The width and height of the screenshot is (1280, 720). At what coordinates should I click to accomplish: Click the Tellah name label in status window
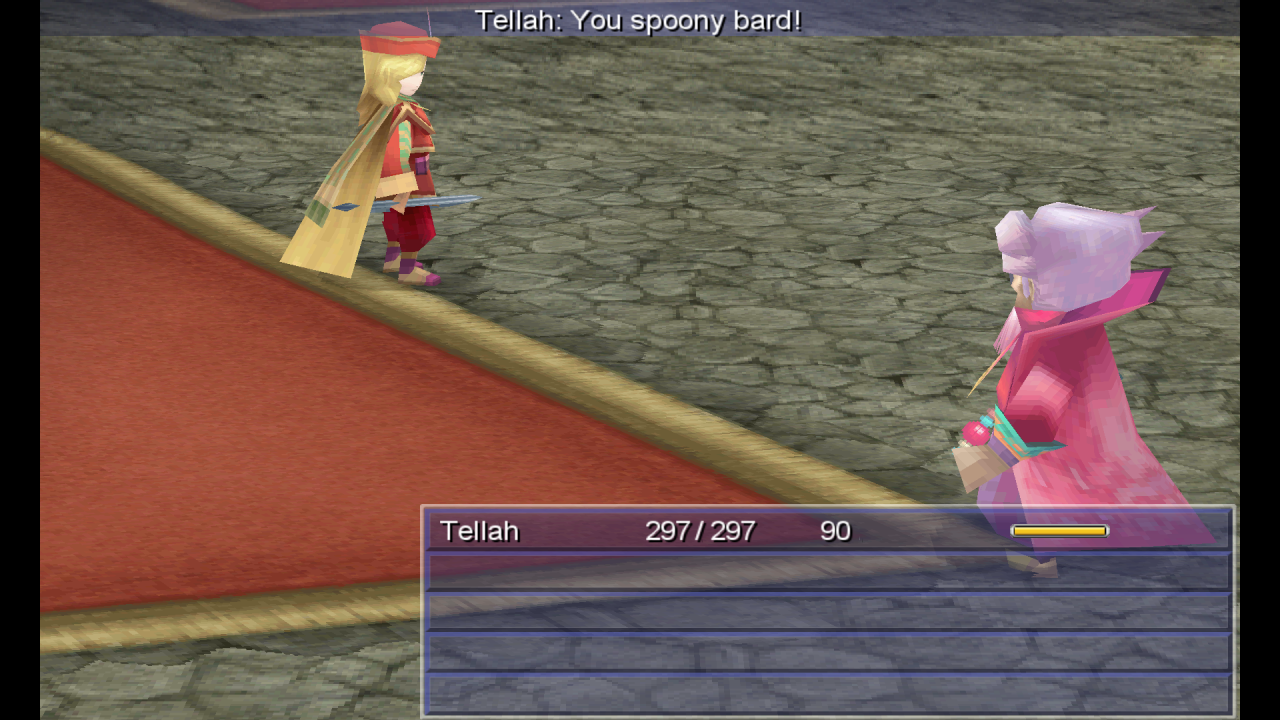tap(478, 531)
